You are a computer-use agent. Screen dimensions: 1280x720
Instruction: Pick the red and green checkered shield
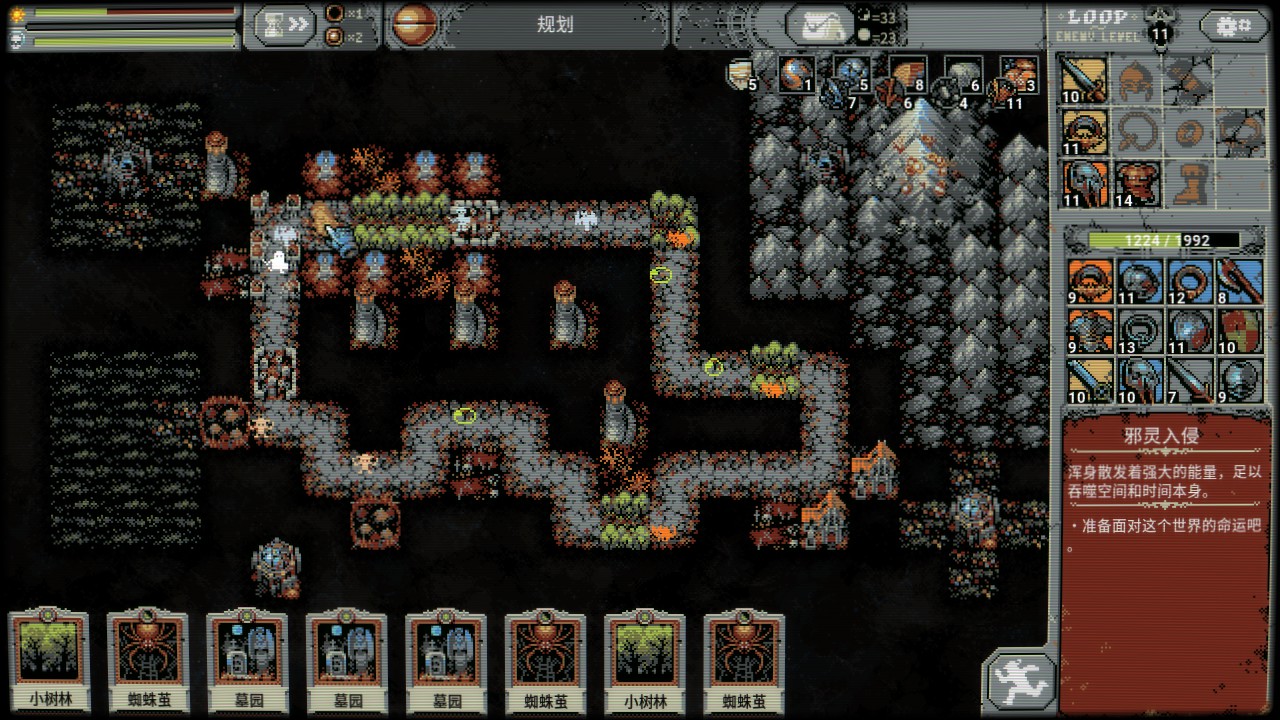click(x=1240, y=331)
